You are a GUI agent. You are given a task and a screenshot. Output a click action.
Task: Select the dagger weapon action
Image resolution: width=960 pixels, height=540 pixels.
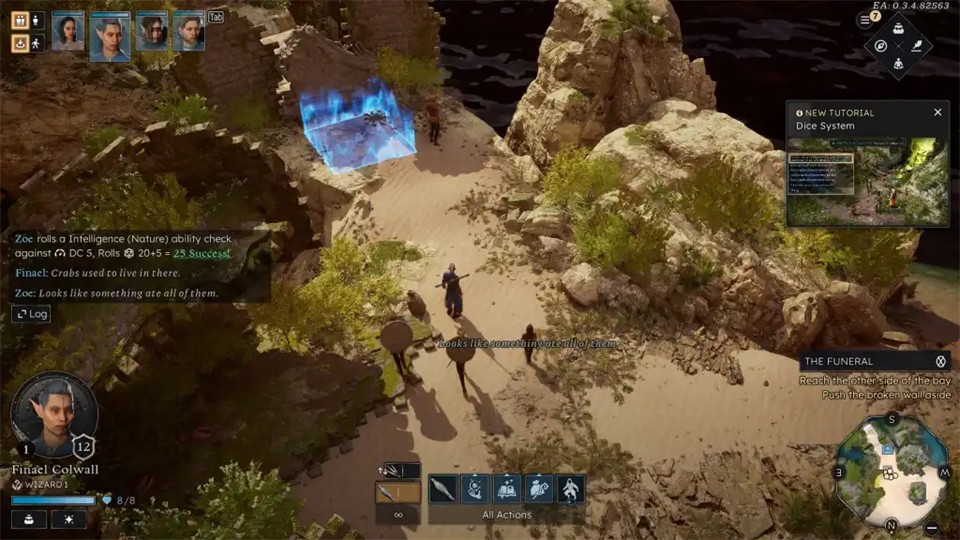pyautogui.click(x=443, y=489)
